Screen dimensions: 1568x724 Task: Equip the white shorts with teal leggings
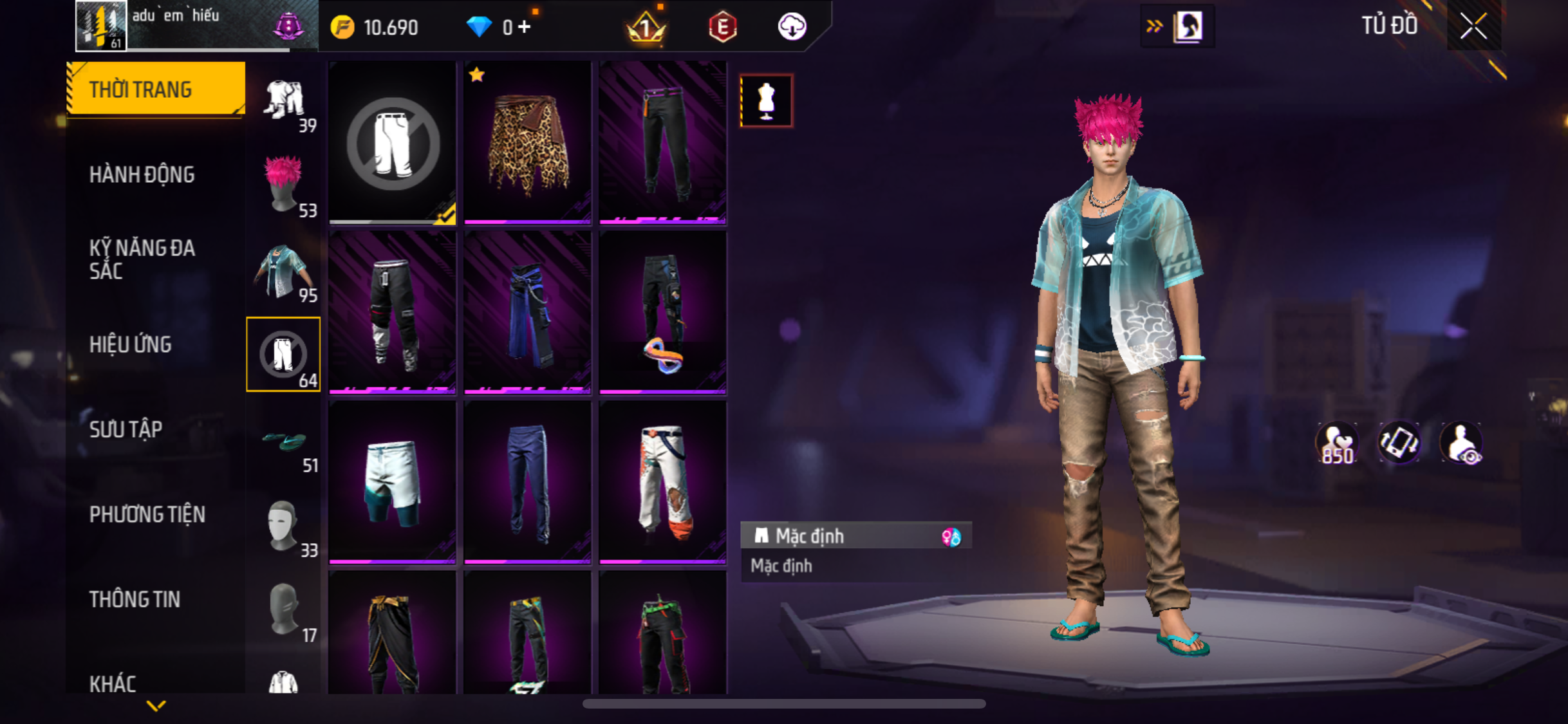pyautogui.click(x=392, y=481)
